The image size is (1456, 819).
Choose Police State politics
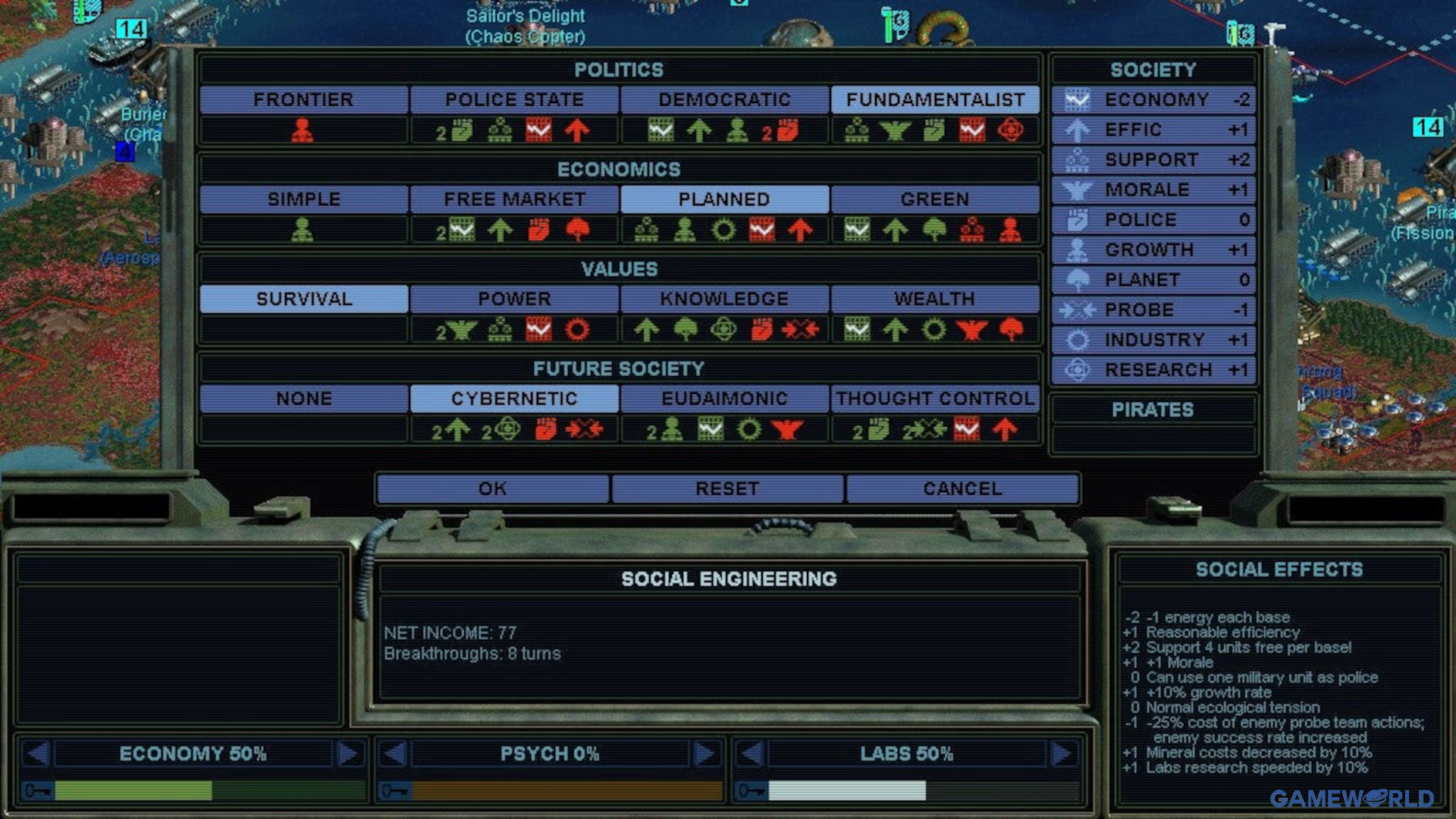(514, 100)
